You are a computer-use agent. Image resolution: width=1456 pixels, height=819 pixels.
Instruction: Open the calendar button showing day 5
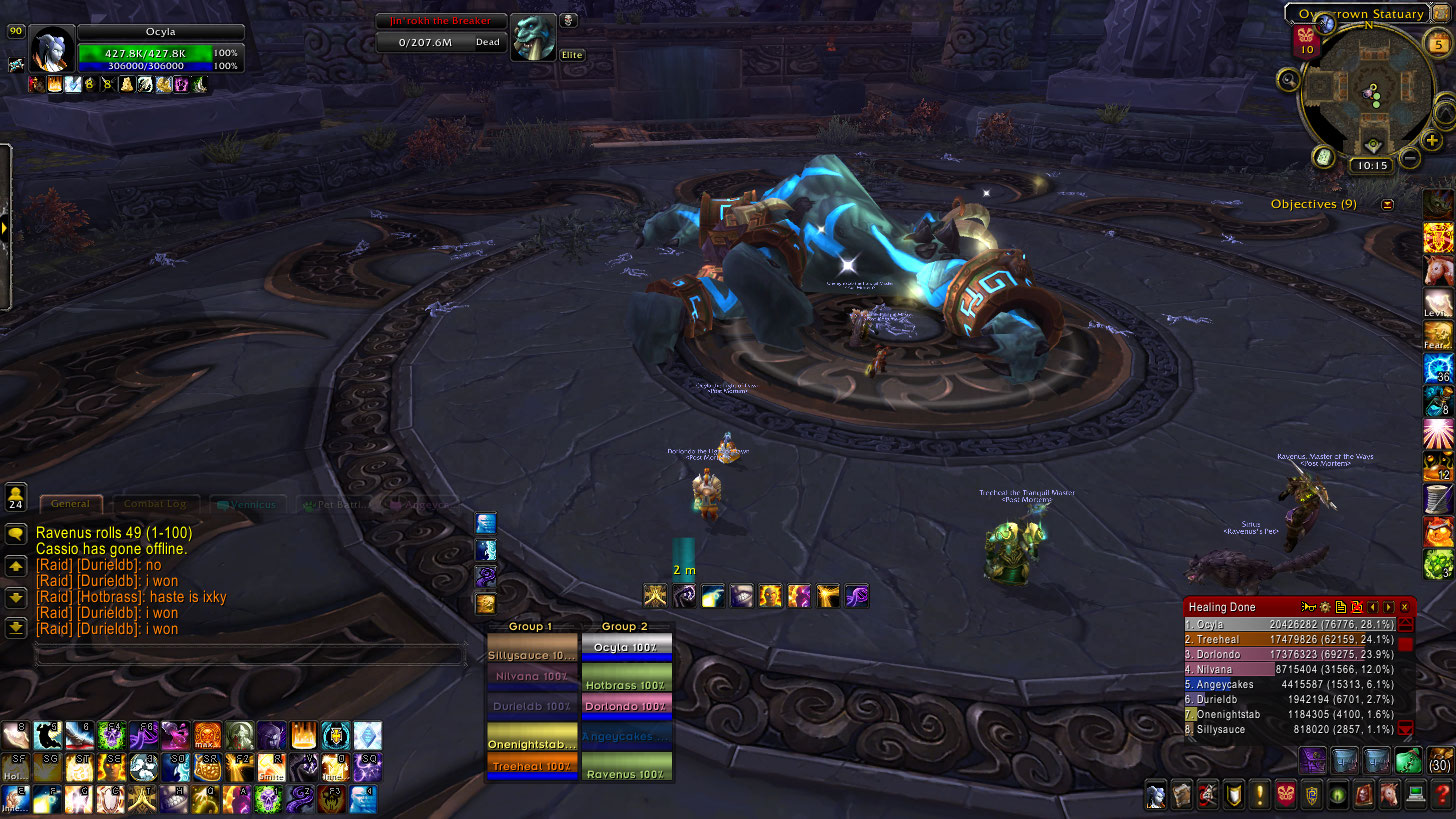tap(1439, 43)
